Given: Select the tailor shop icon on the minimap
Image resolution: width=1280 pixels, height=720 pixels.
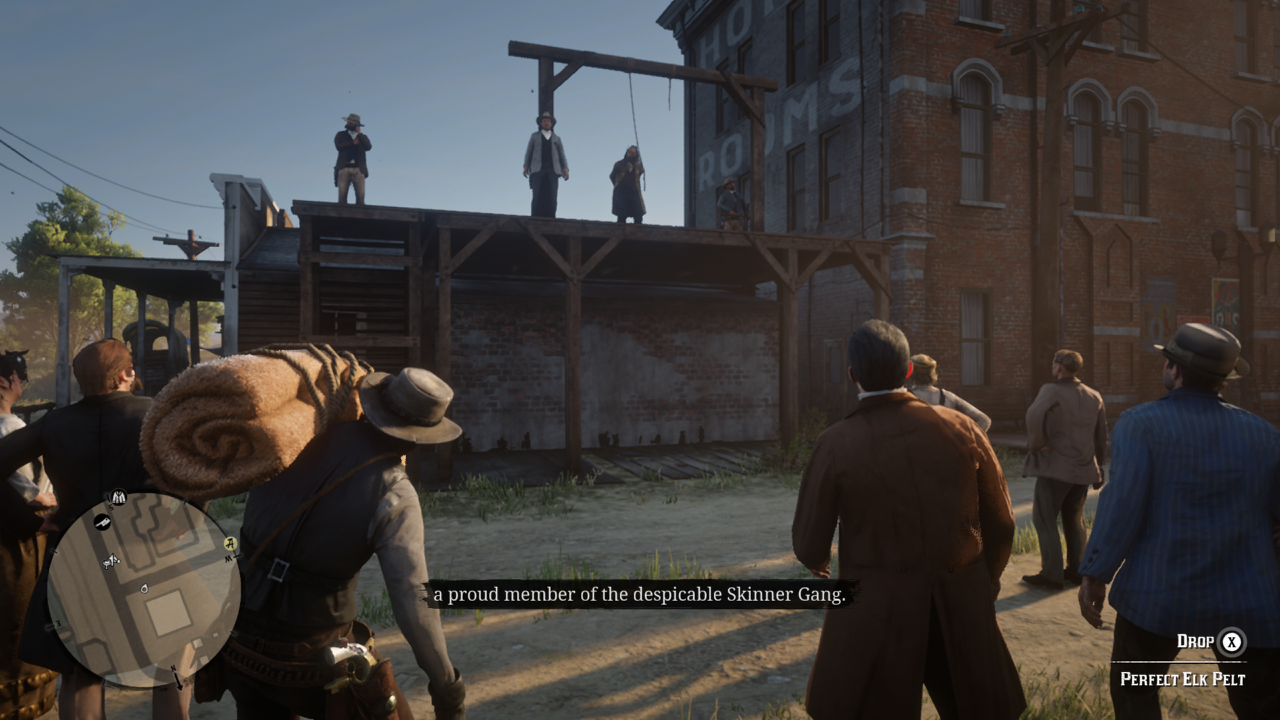Looking at the screenshot, I should point(118,497).
